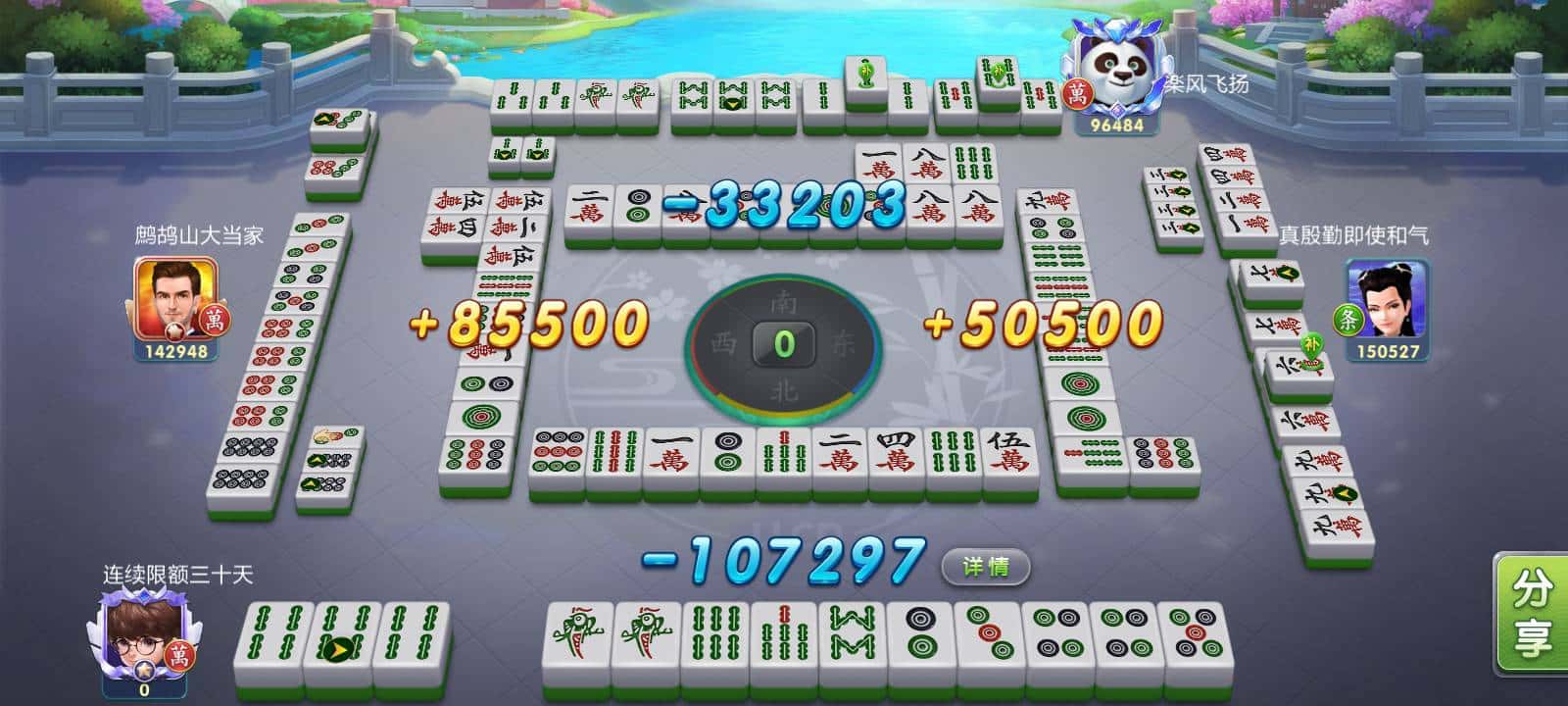Open the panda avatar of 栾风飞扬
Viewport: 1568px width, 706px height.
pyautogui.click(x=1117, y=69)
